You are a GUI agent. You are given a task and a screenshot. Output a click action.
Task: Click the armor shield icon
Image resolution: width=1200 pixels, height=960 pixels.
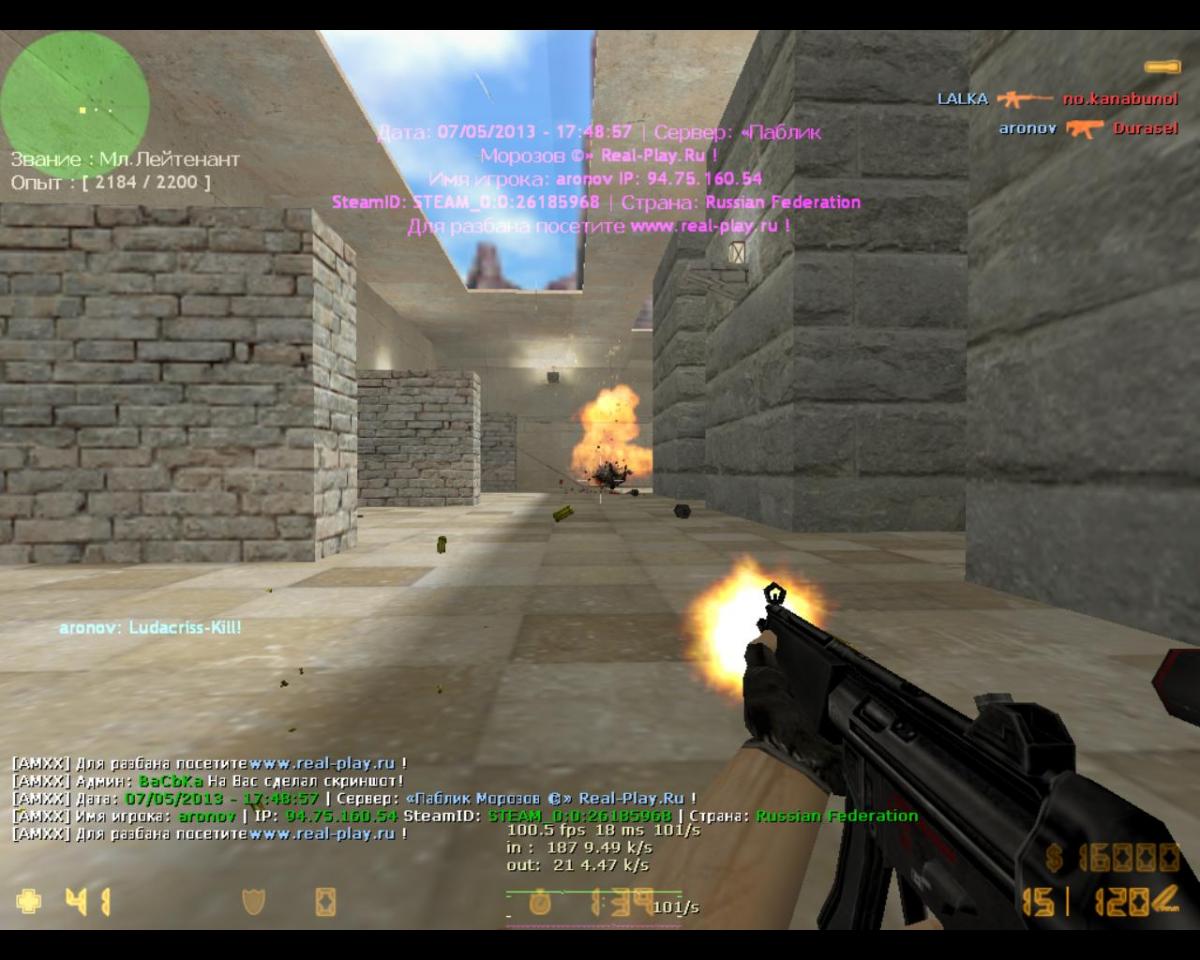tap(254, 902)
